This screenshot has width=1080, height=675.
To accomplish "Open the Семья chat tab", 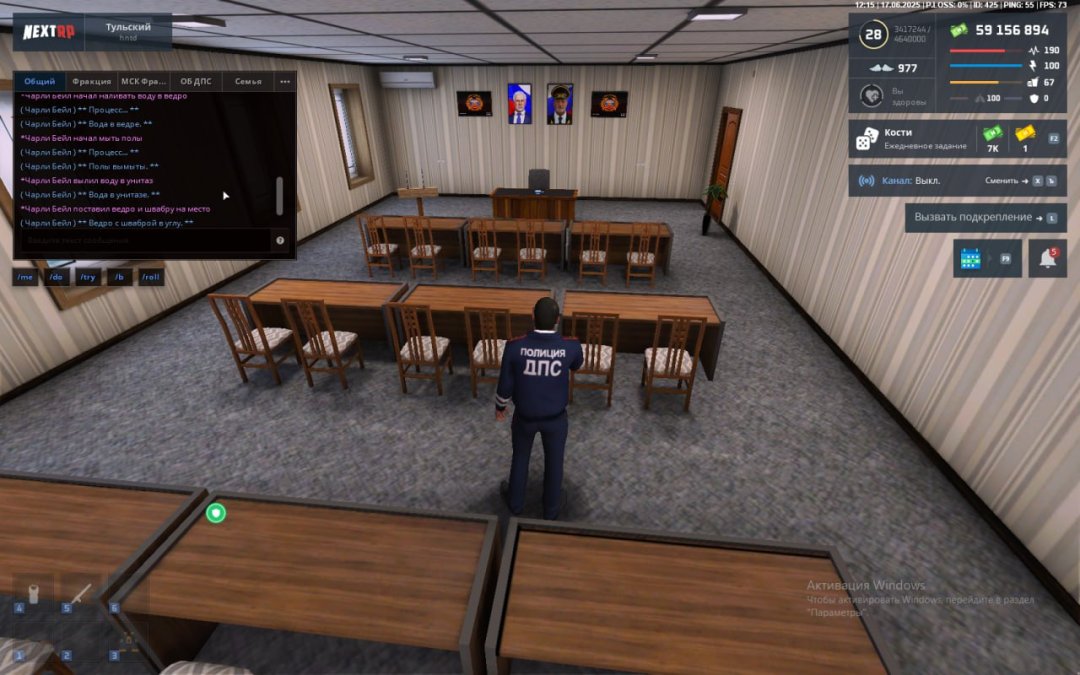I will click(x=248, y=81).
